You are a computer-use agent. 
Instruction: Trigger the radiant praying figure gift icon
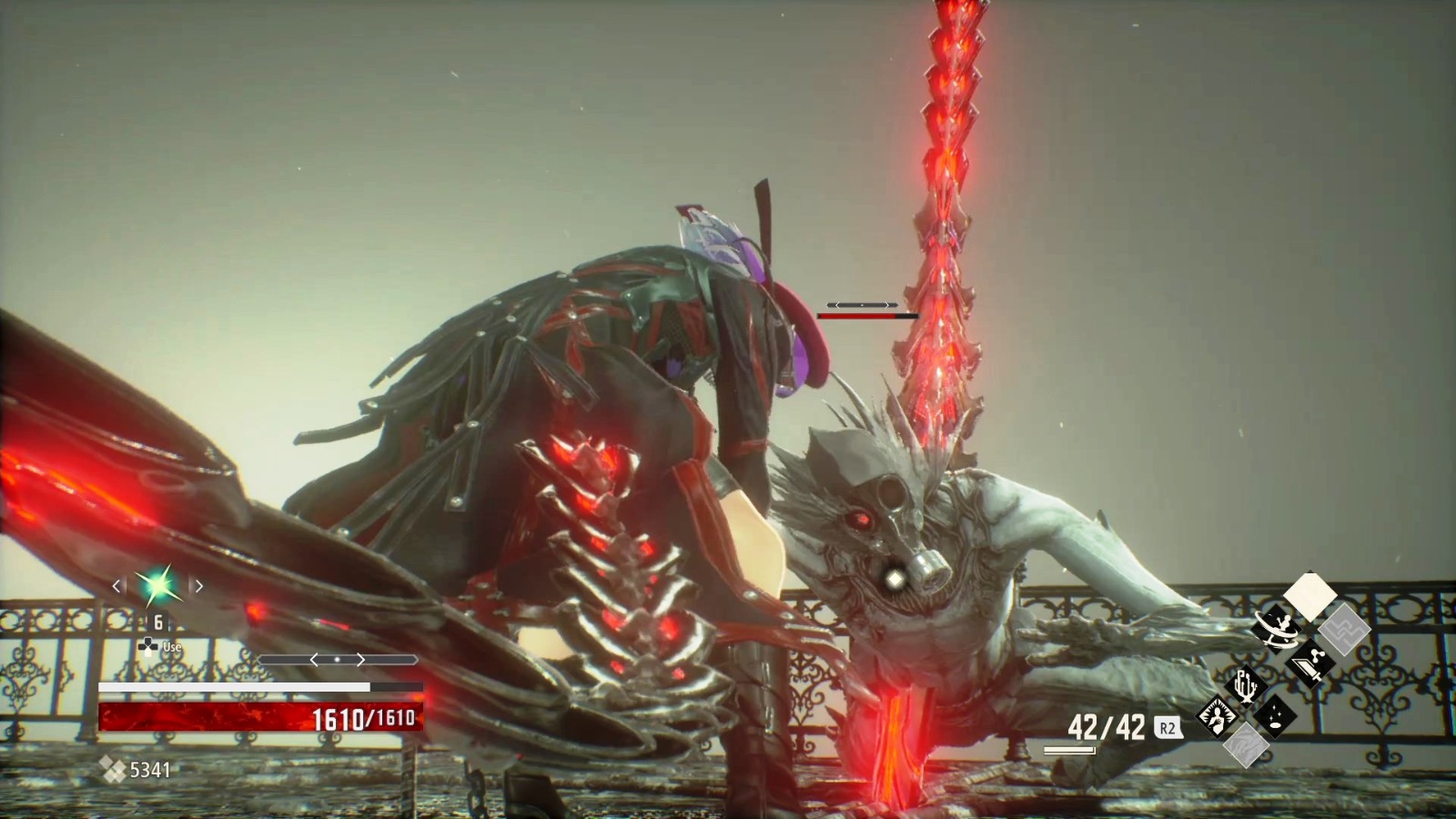1217,715
